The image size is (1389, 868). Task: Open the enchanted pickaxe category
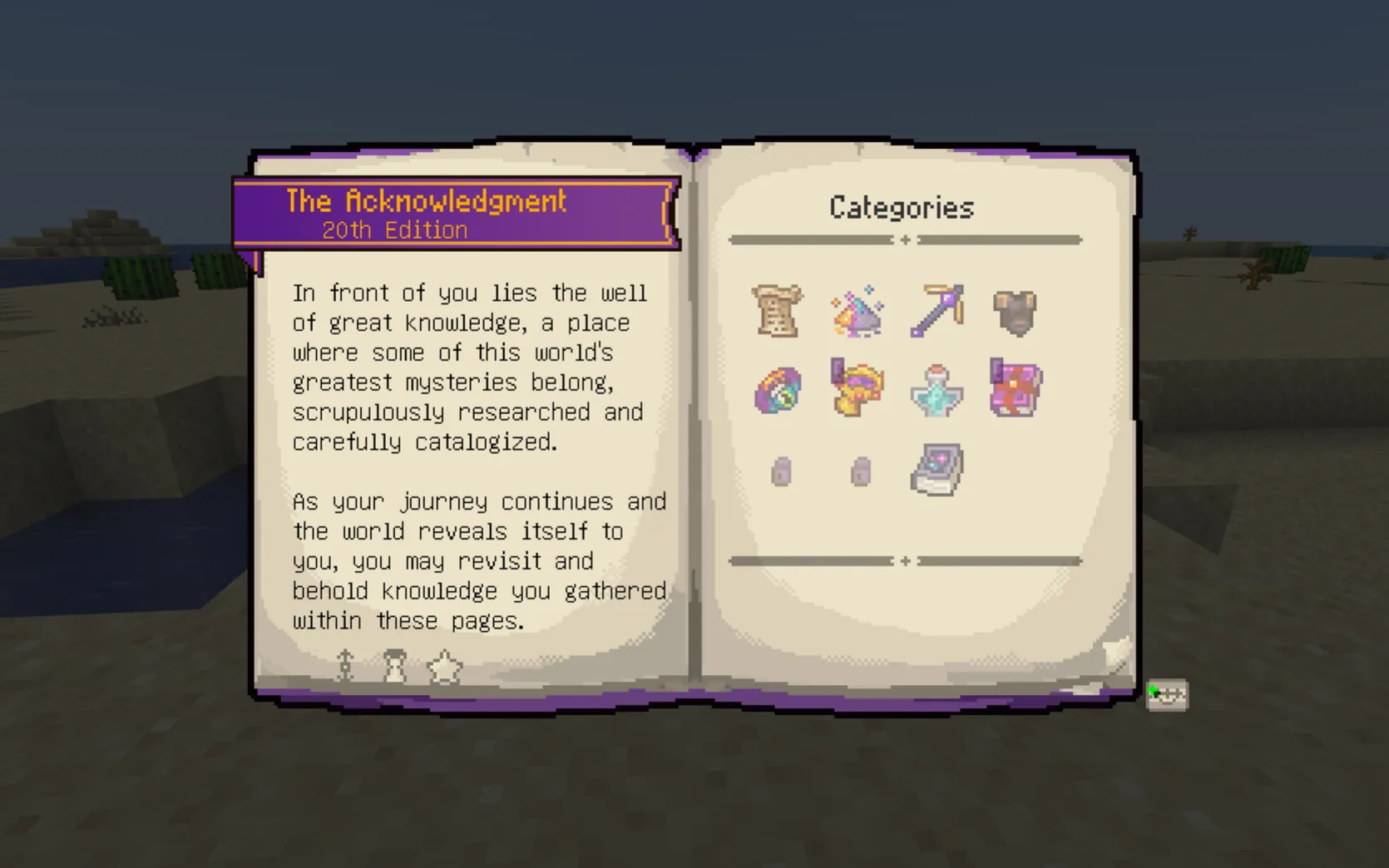coord(936,309)
